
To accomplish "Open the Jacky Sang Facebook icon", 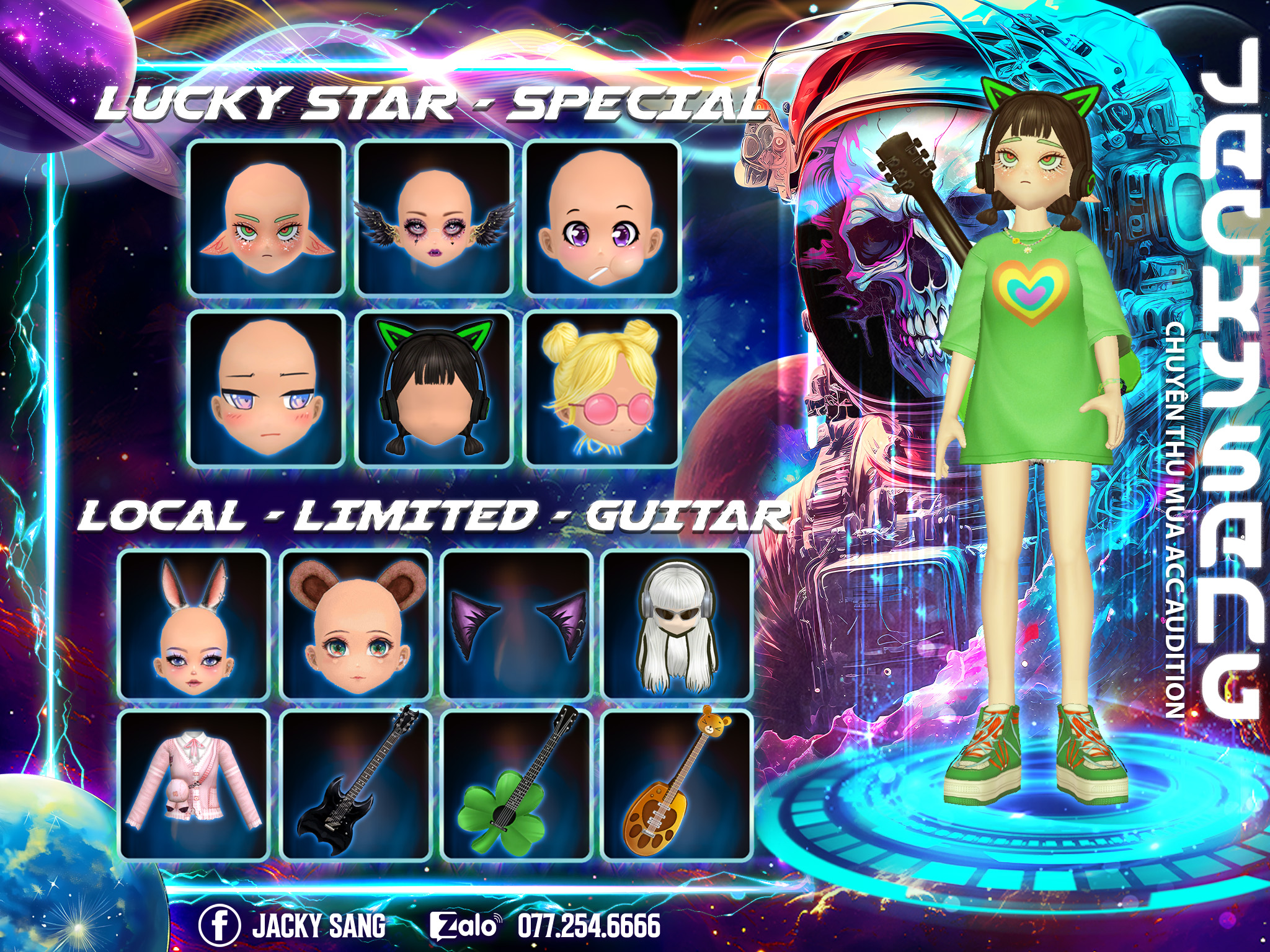I will pos(219,925).
